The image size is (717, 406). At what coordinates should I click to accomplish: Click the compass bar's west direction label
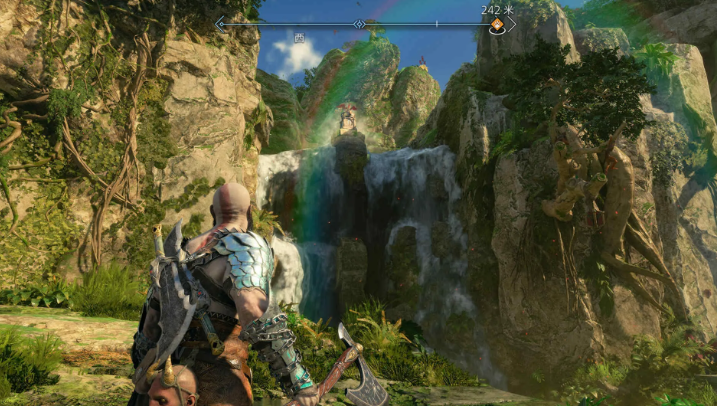[299, 38]
